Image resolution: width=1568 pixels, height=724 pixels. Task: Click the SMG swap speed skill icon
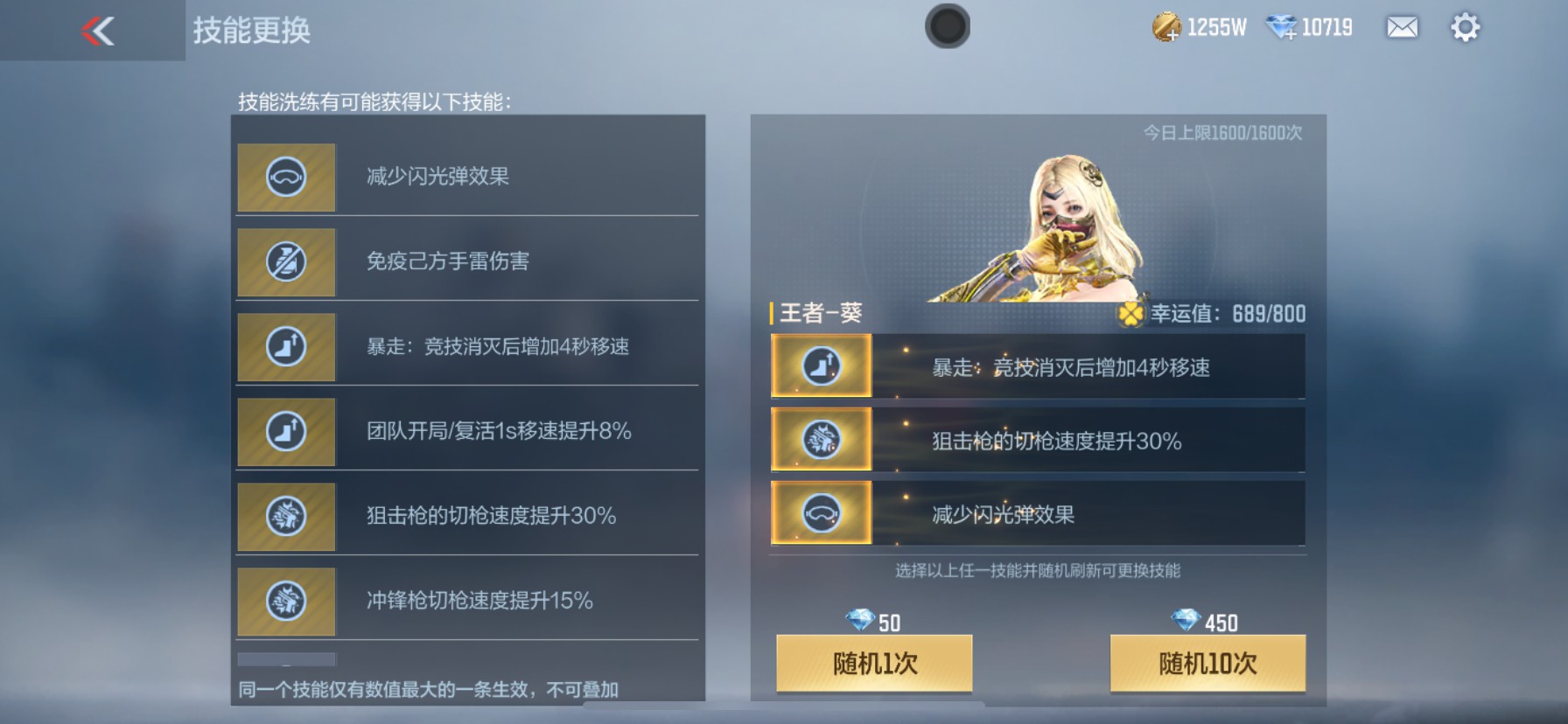[285, 602]
